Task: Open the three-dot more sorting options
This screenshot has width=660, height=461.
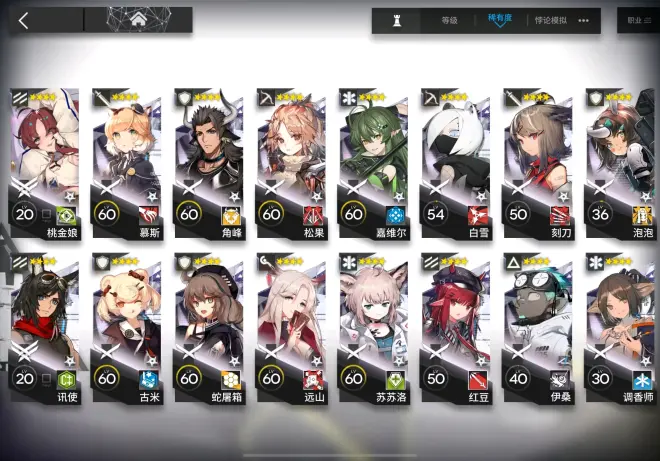Action: (584, 20)
